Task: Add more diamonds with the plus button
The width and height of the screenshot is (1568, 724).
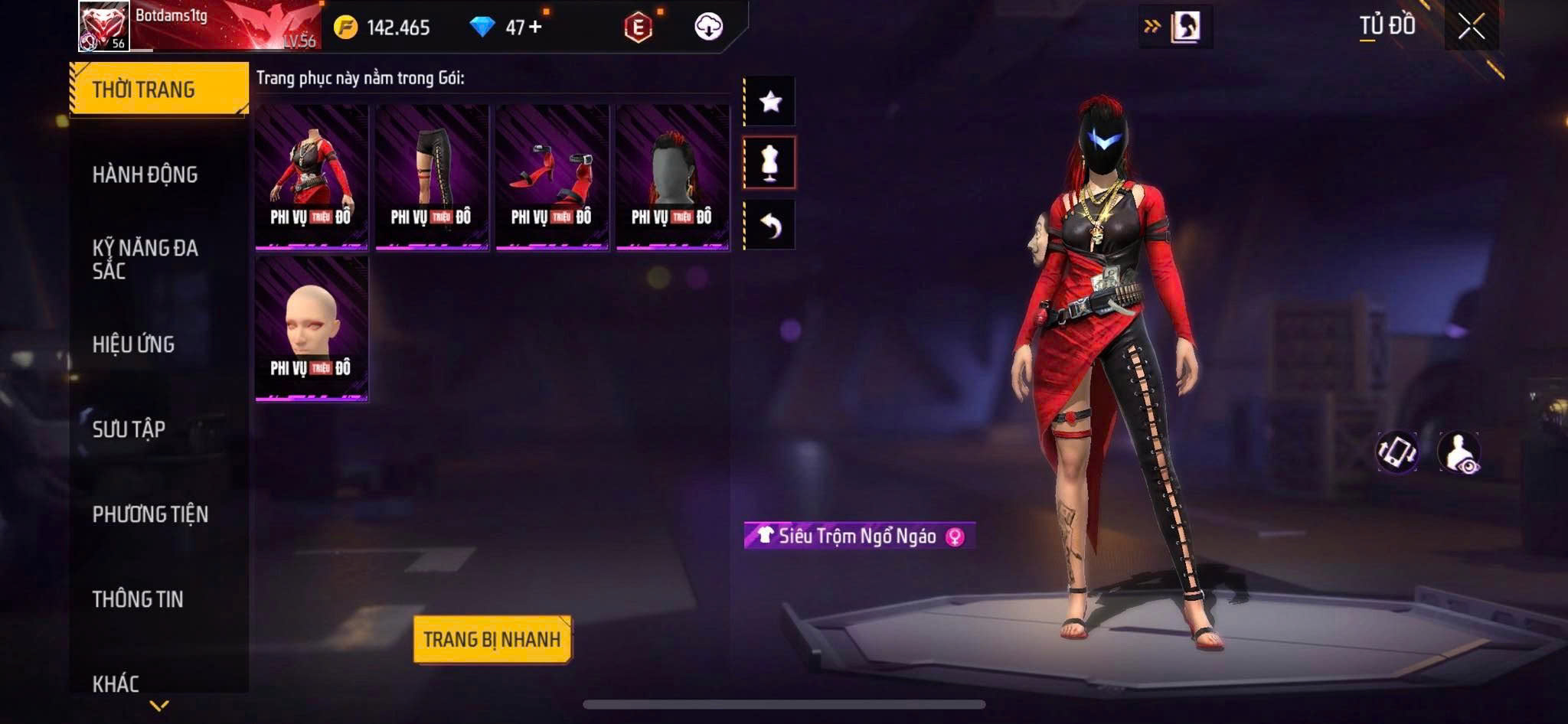Action: pyautogui.click(x=535, y=28)
